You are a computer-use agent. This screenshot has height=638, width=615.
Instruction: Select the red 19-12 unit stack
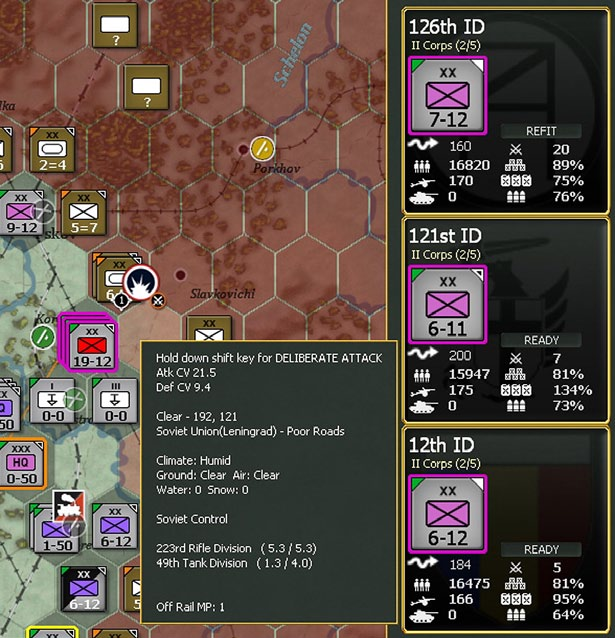point(92,346)
